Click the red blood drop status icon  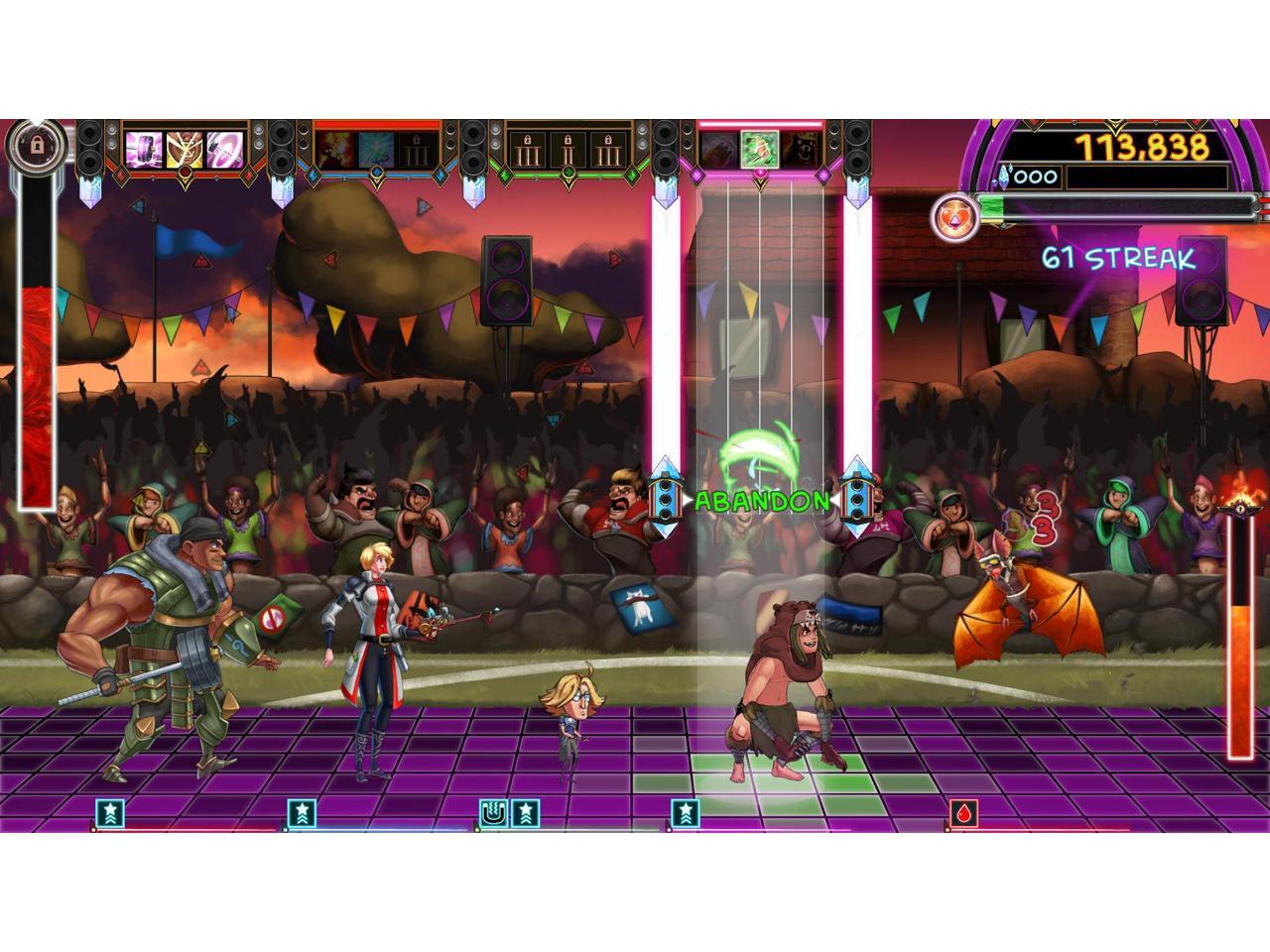click(963, 813)
